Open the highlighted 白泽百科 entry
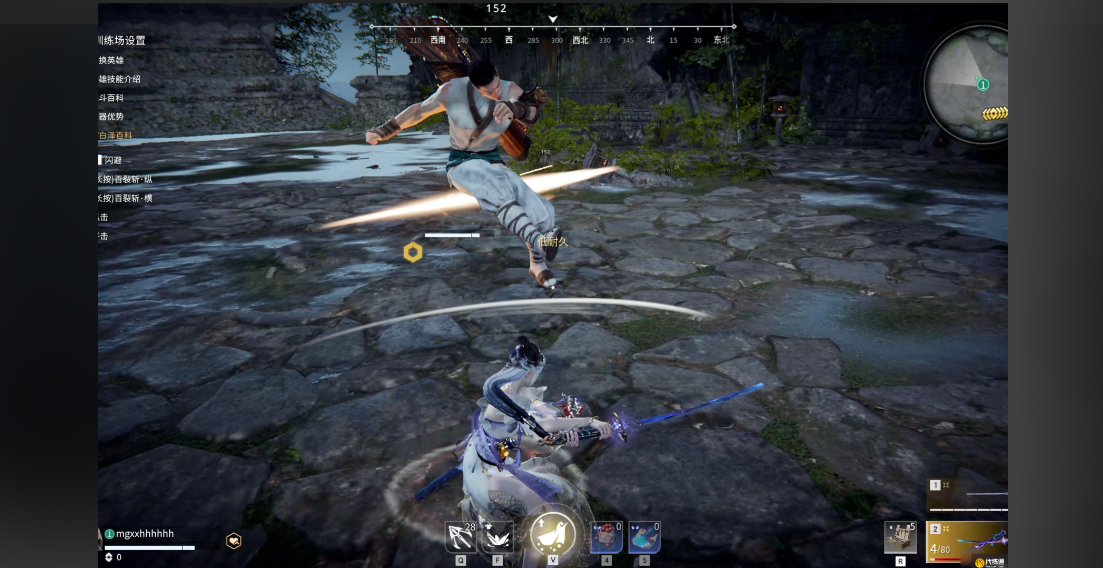1103x568 pixels. [116, 135]
